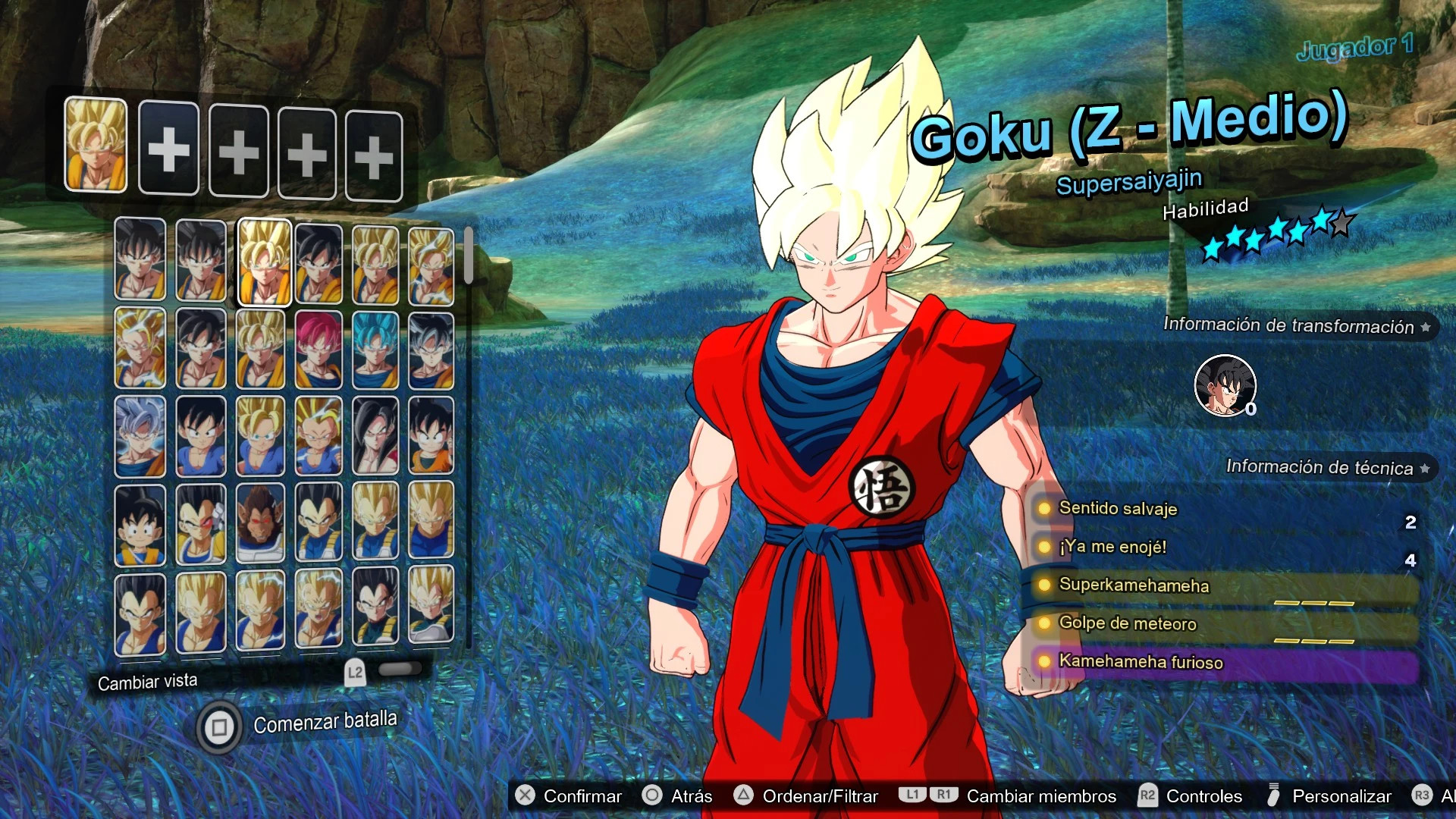This screenshot has width=1456, height=819.
Task: Click the circle icon beside Atrás
Action: [x=652, y=796]
